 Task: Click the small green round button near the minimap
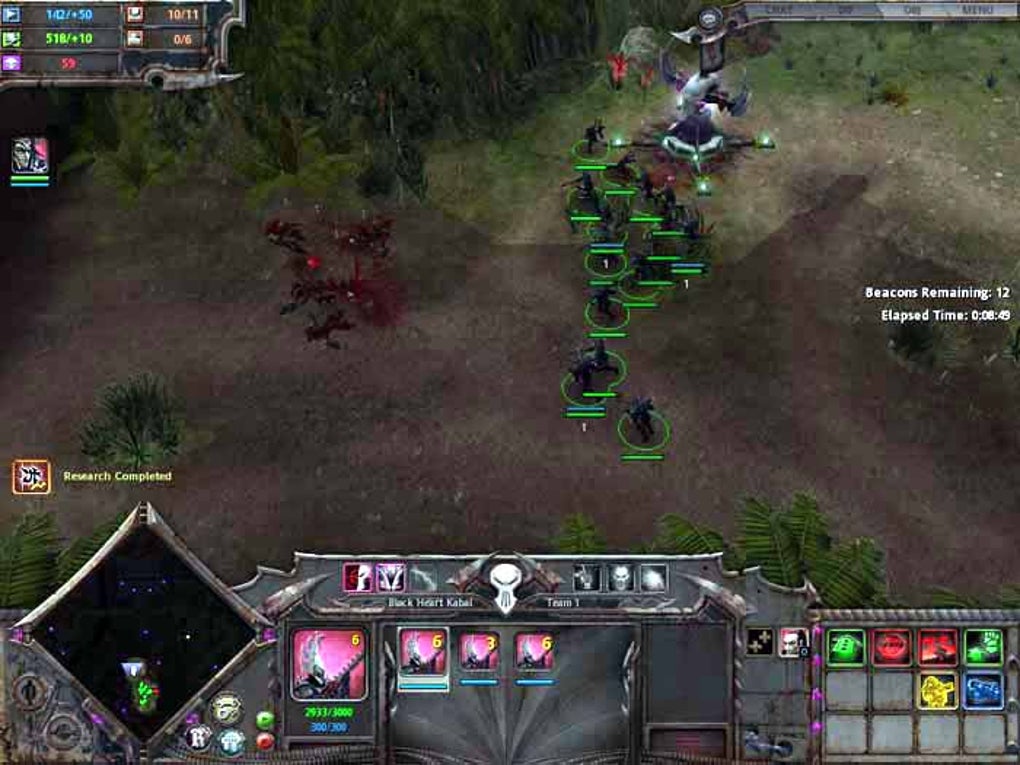(265, 719)
